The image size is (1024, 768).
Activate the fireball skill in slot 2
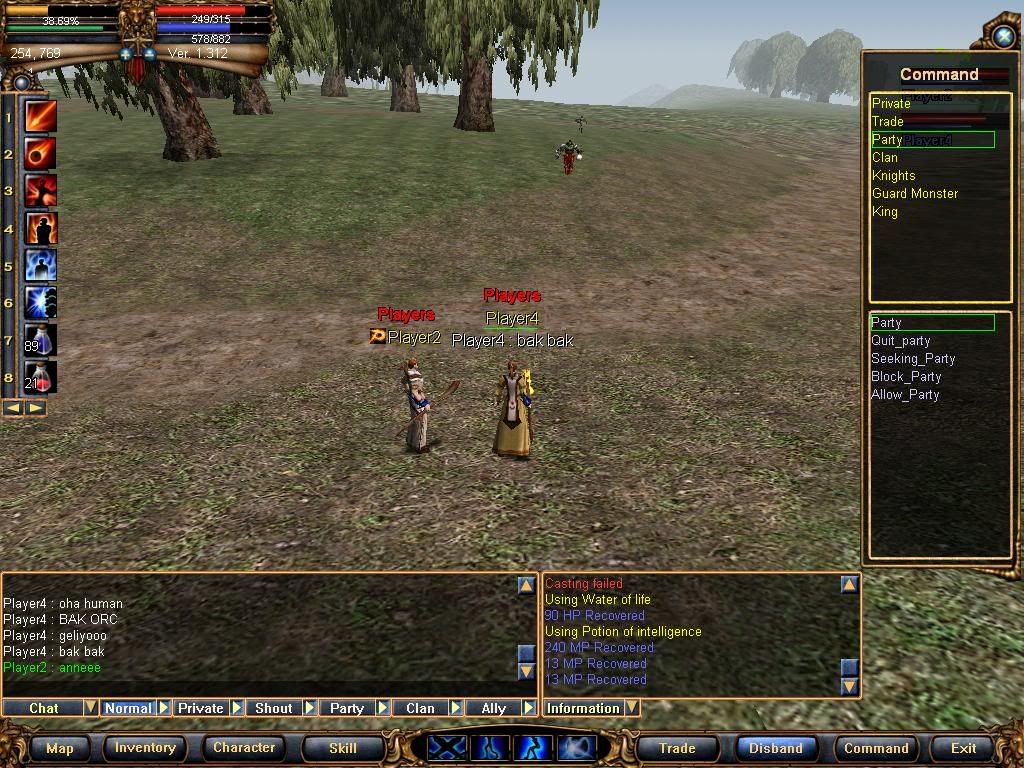(x=41, y=154)
